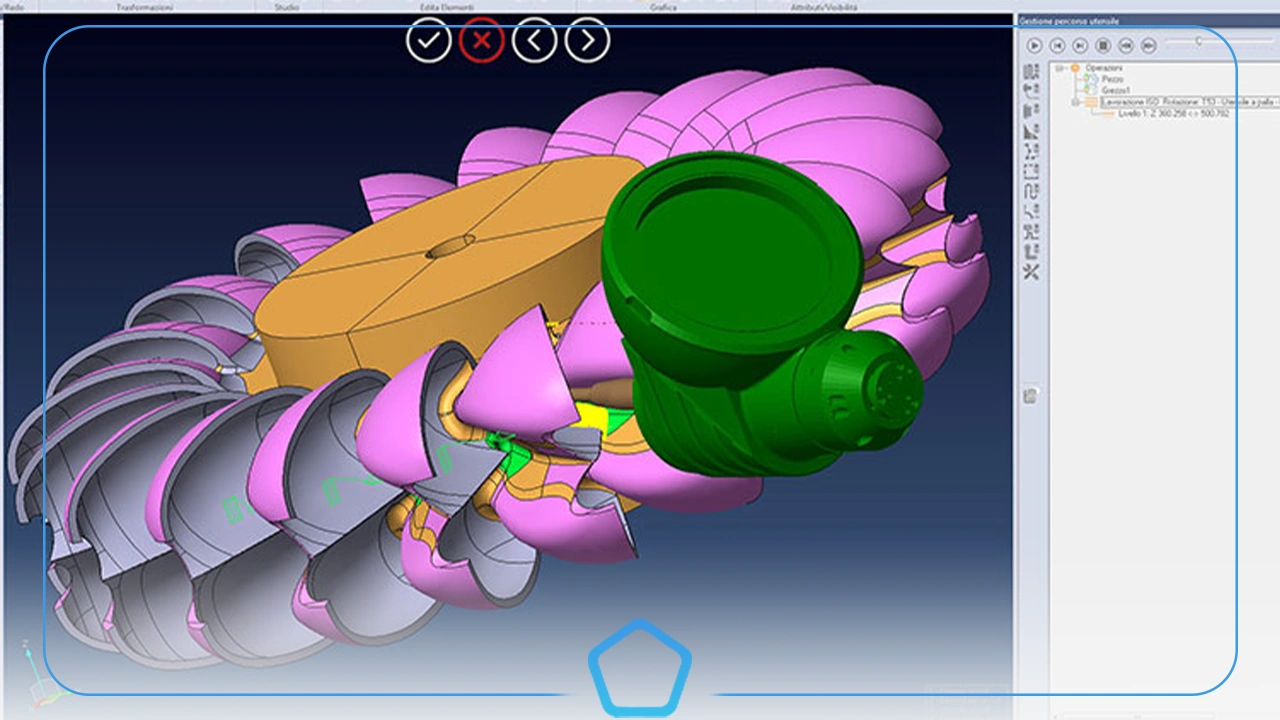This screenshot has width=1280, height=720.
Task: Toggle the checkbox beside the Operazioni root node
Action: click(1074, 67)
